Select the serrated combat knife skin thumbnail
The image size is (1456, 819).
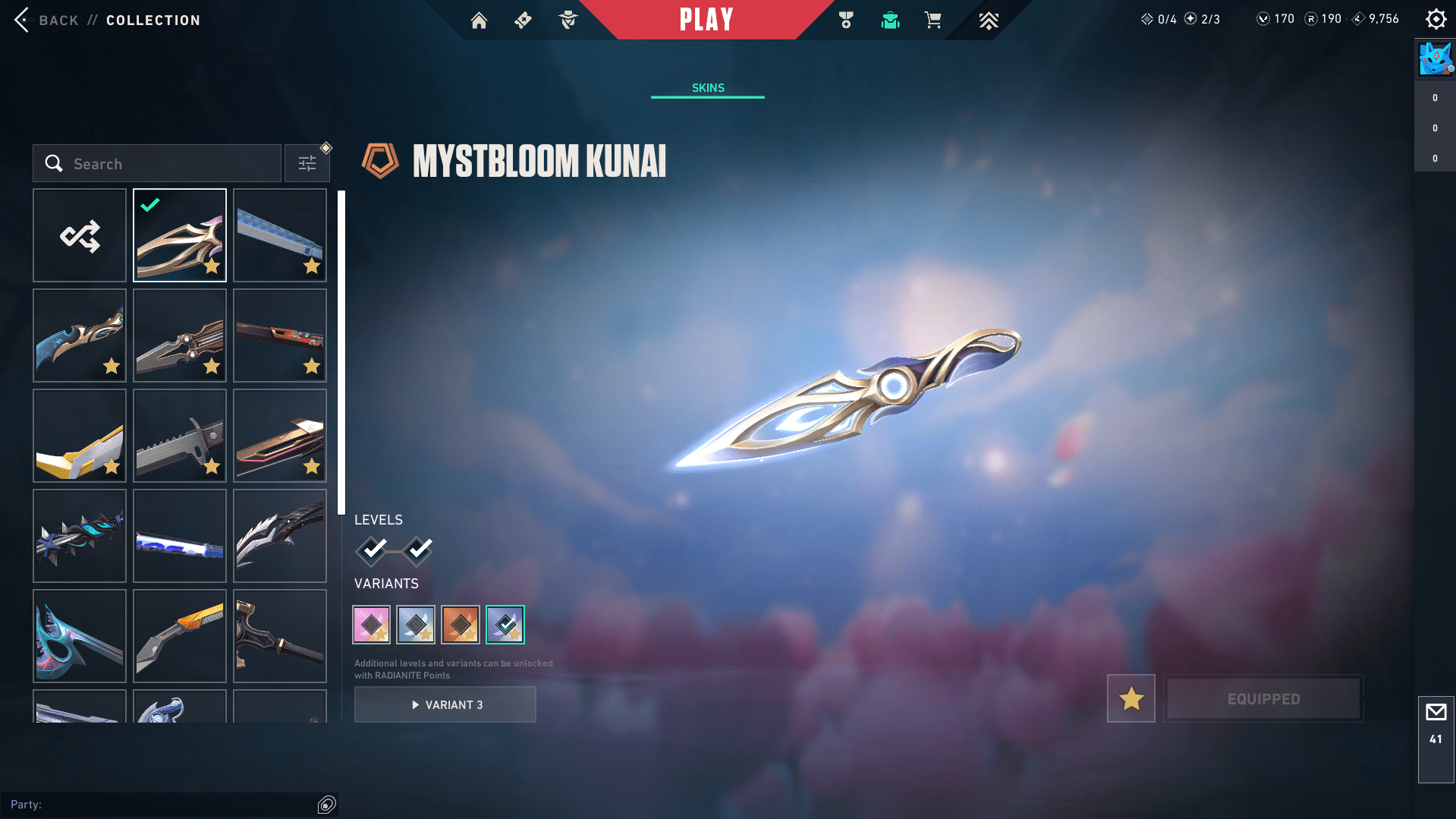click(179, 436)
